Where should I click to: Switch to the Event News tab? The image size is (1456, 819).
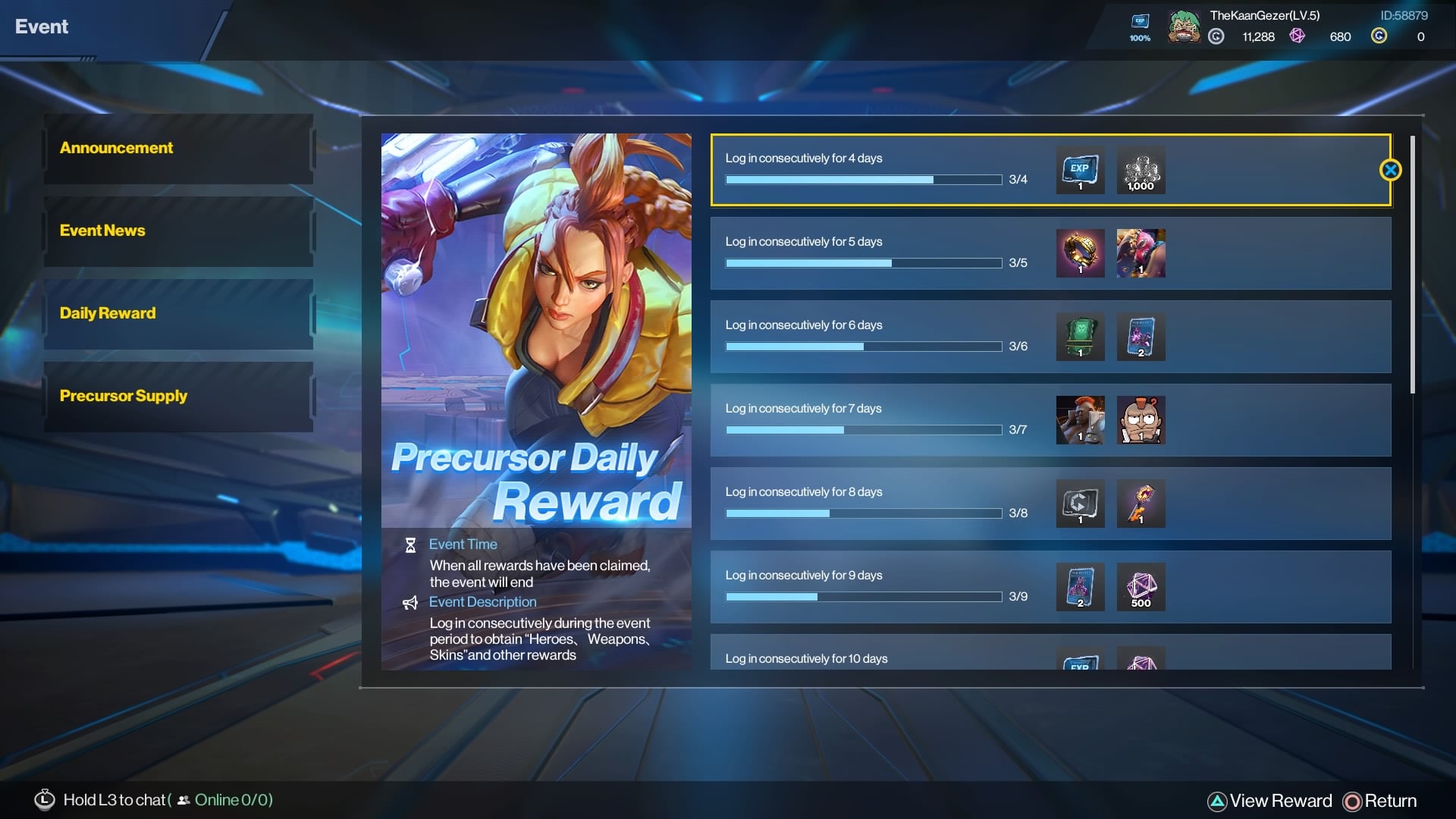tap(178, 231)
